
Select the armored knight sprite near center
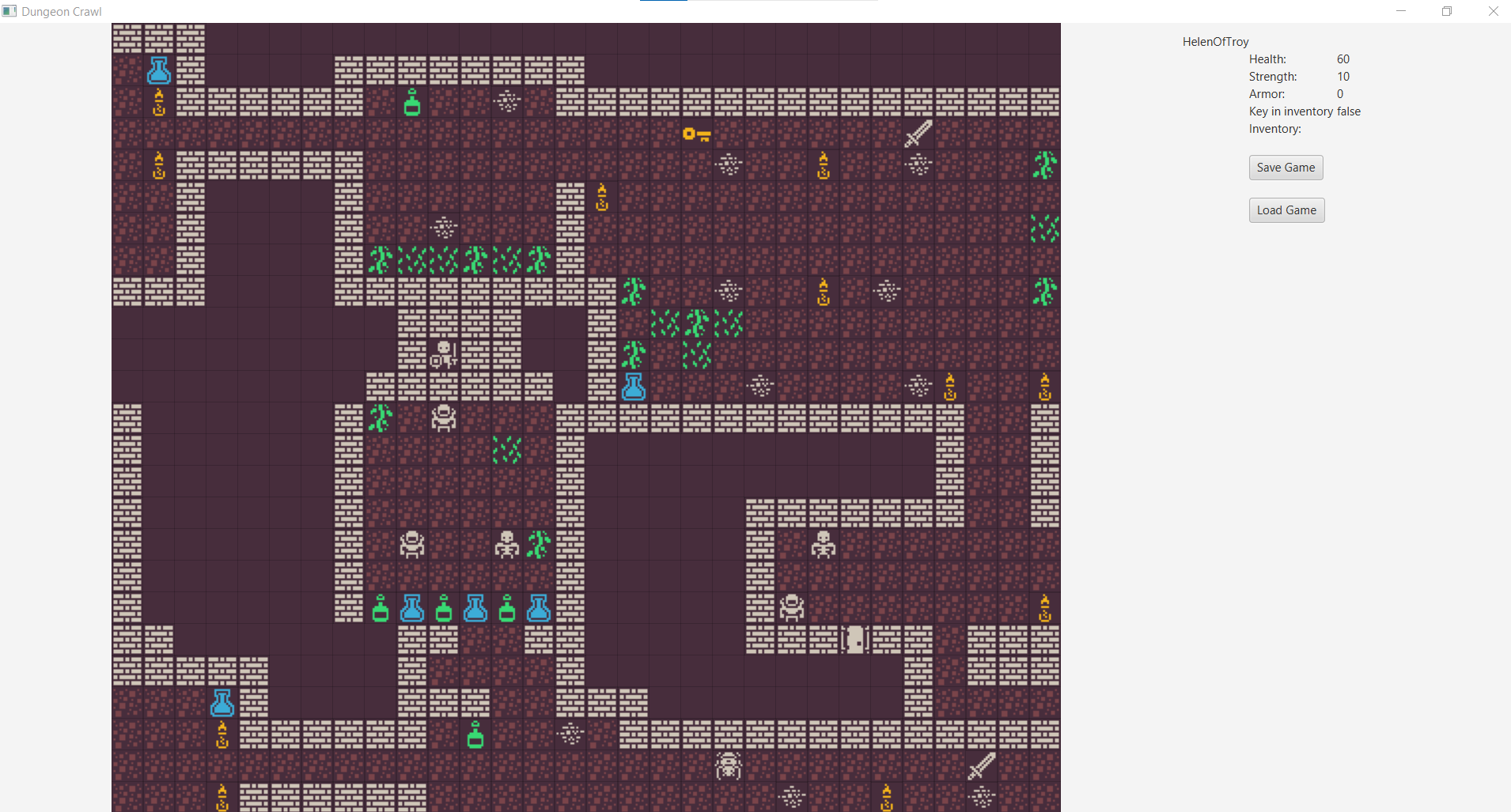[x=443, y=418]
